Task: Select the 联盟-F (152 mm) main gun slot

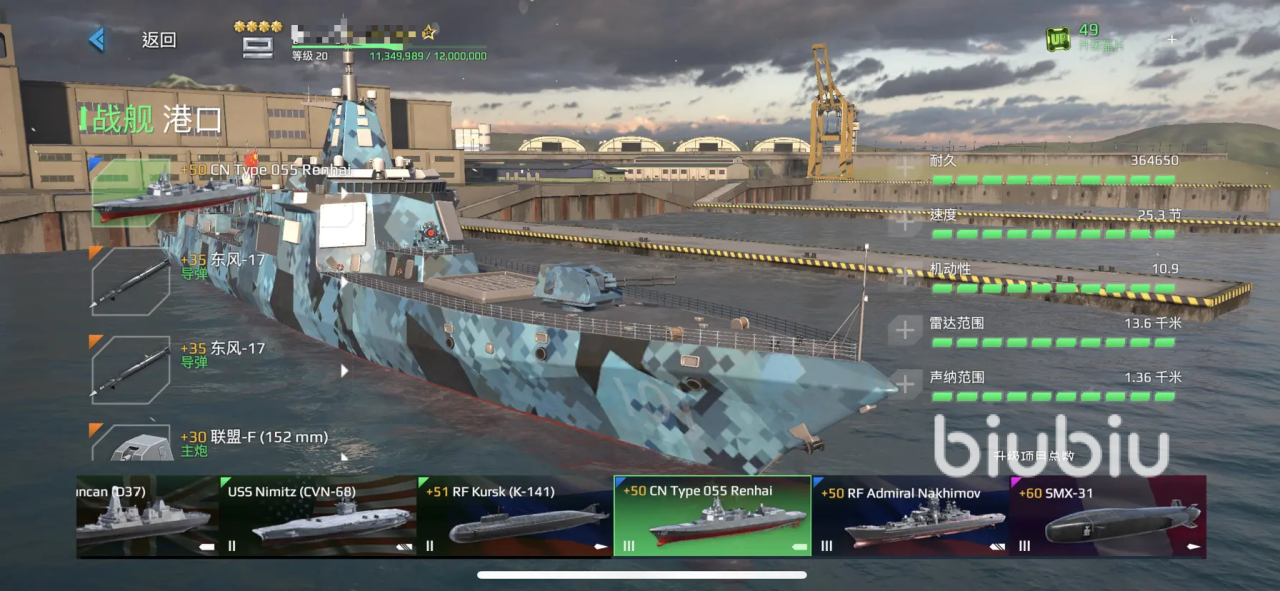Action: click(131, 444)
